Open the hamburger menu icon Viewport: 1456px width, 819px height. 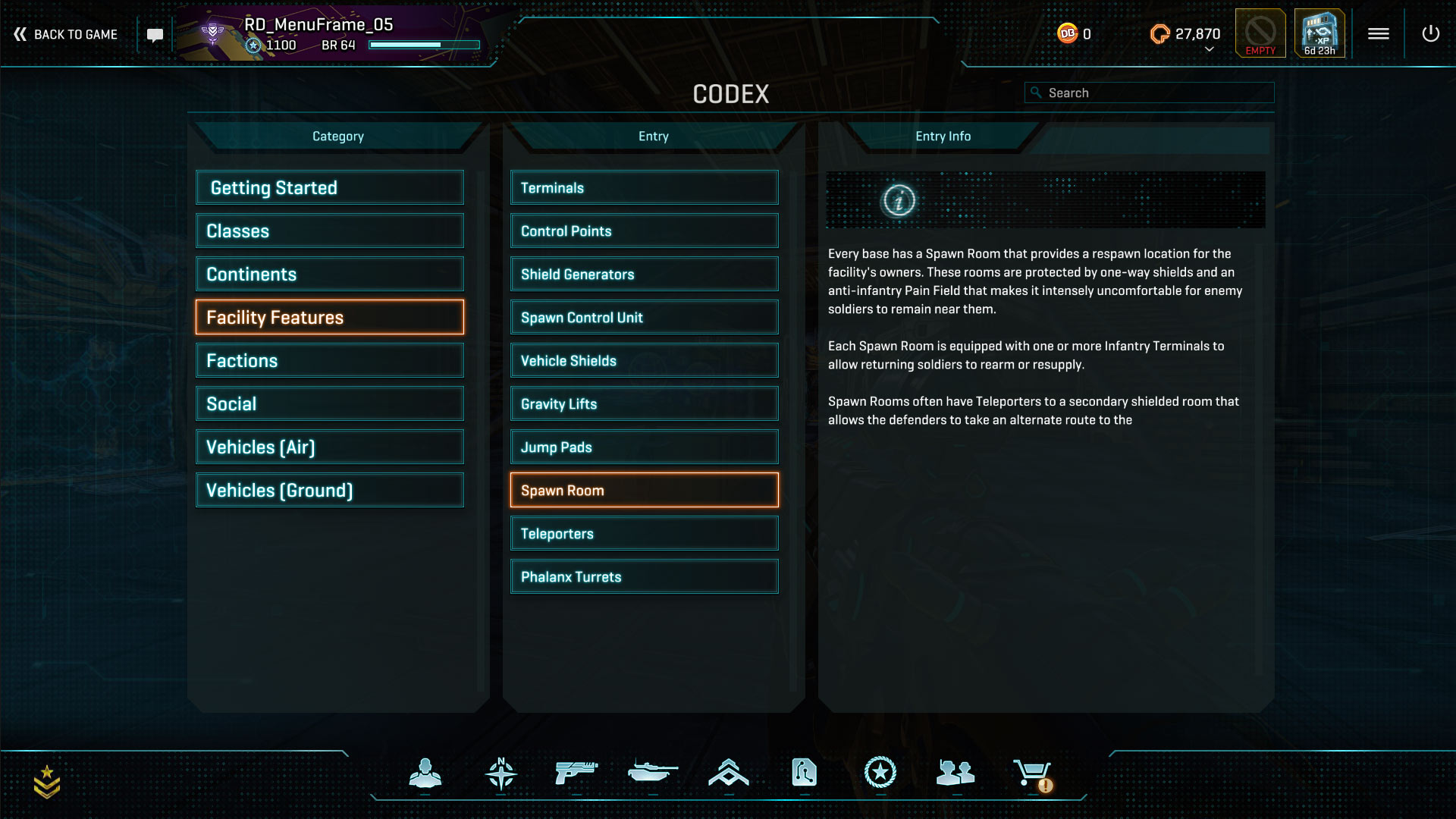[x=1378, y=33]
